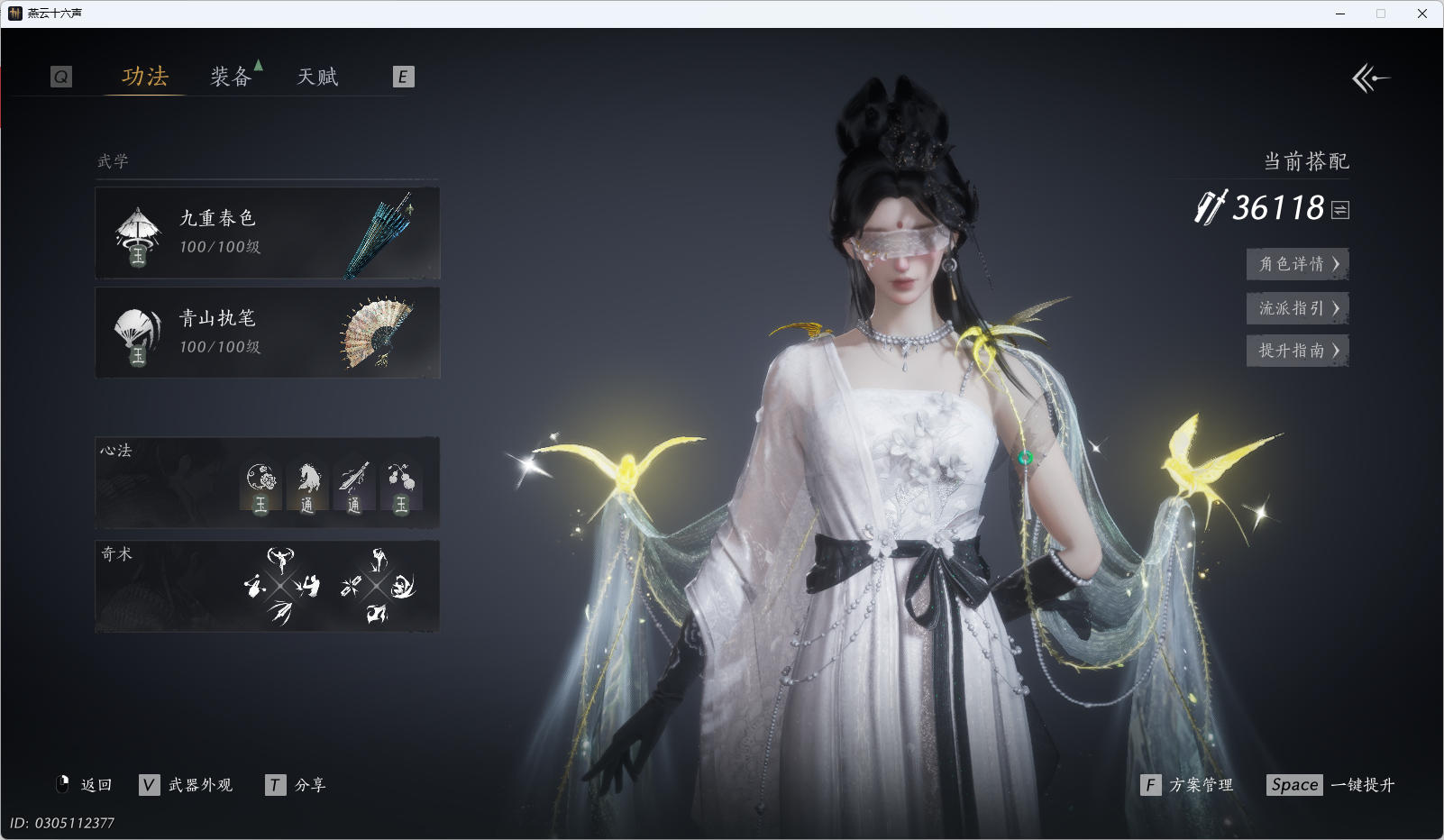
Task: Open the 流派指引 style guide
Action: [1297, 308]
